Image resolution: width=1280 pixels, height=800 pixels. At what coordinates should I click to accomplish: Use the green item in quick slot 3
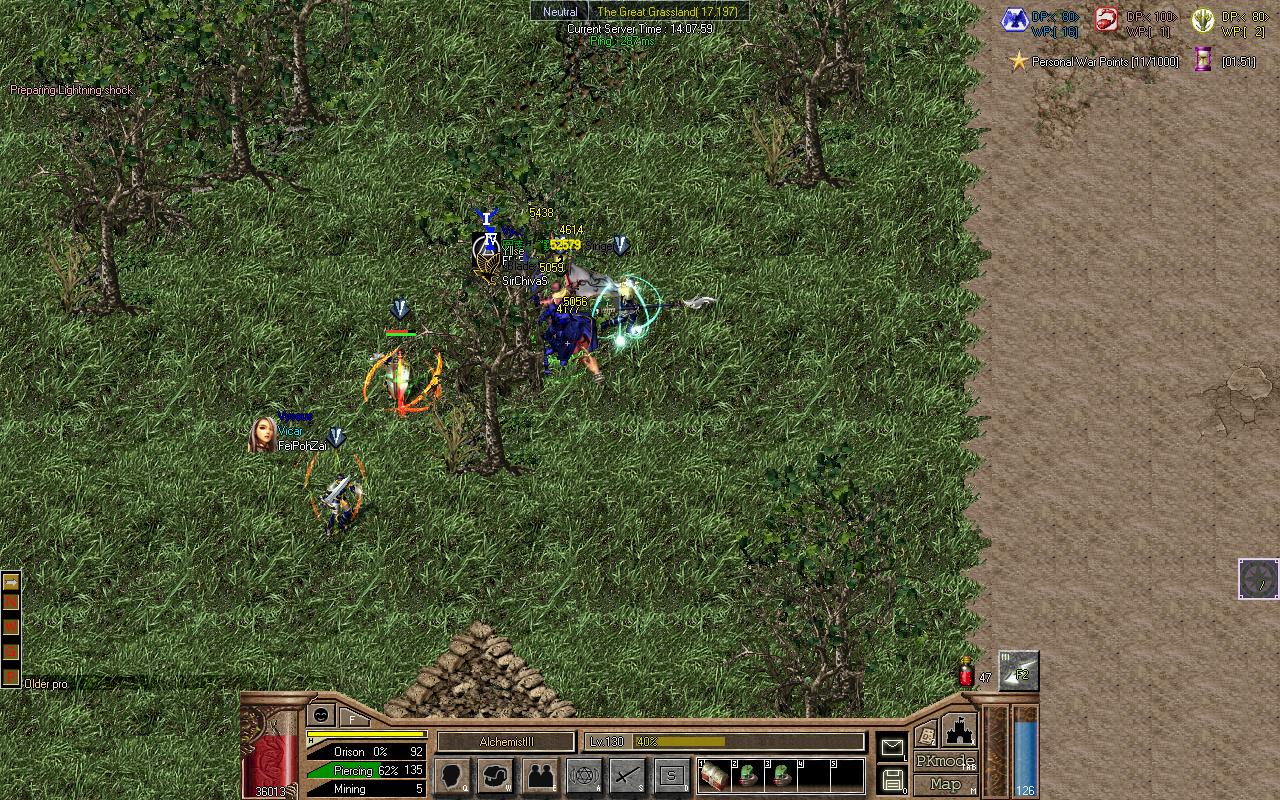781,777
